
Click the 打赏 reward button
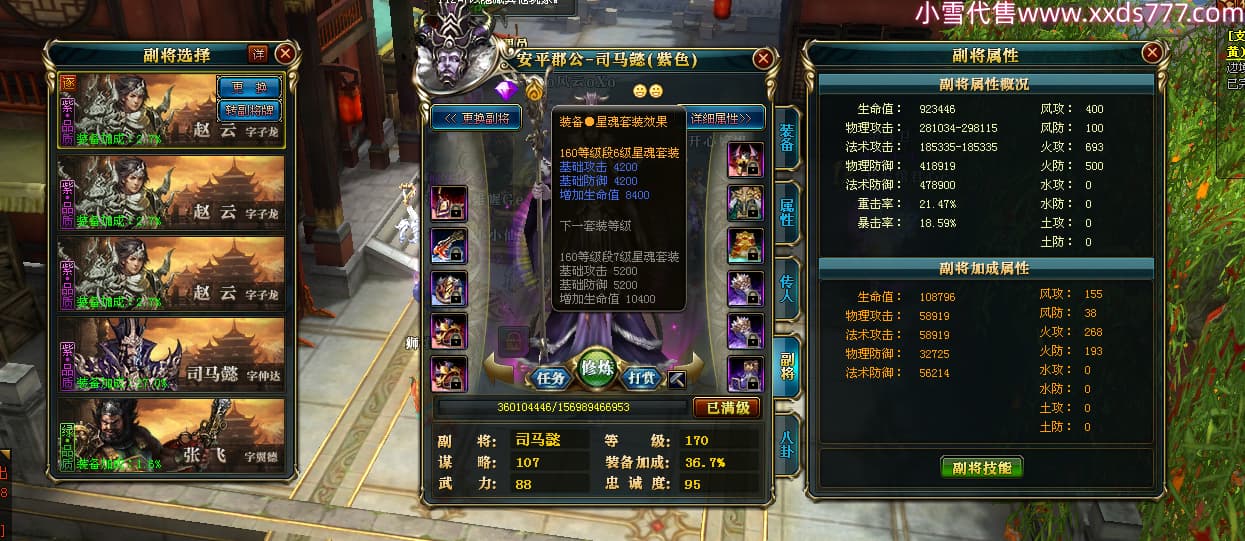(641, 378)
